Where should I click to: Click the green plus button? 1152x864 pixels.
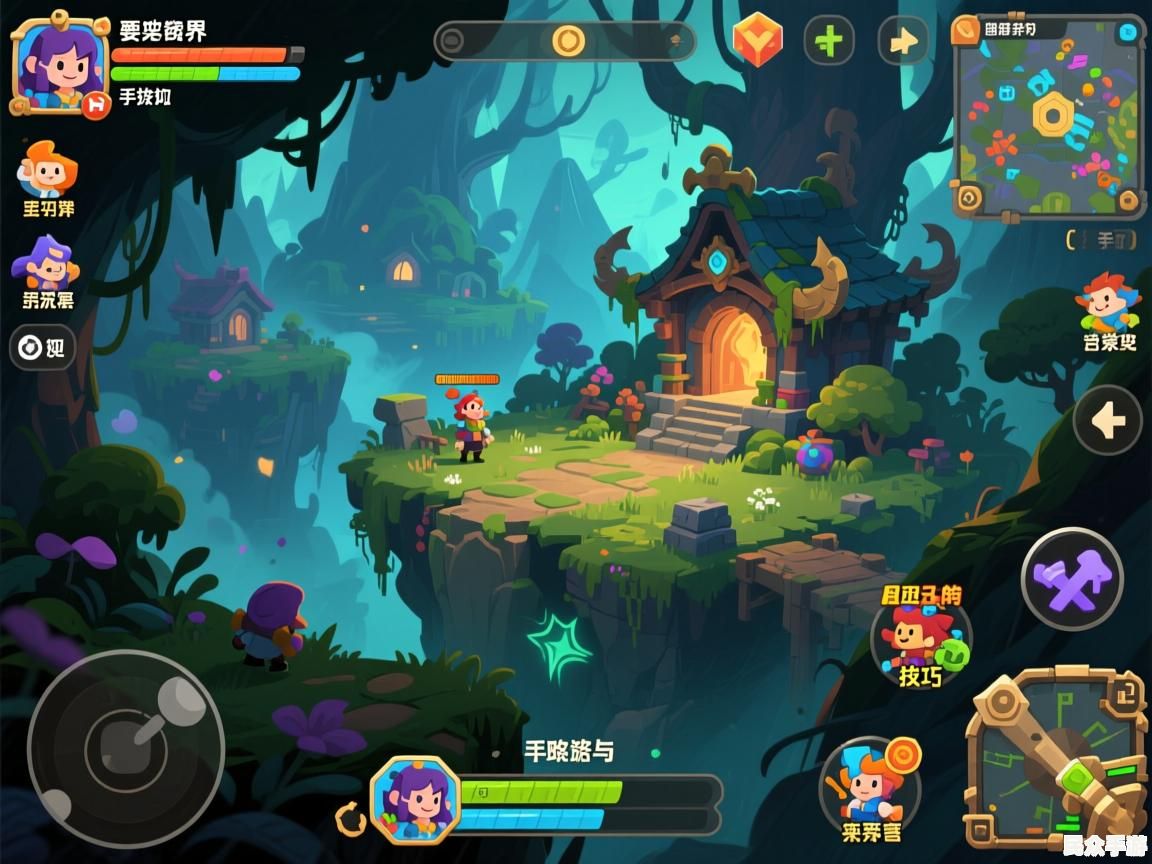click(829, 41)
